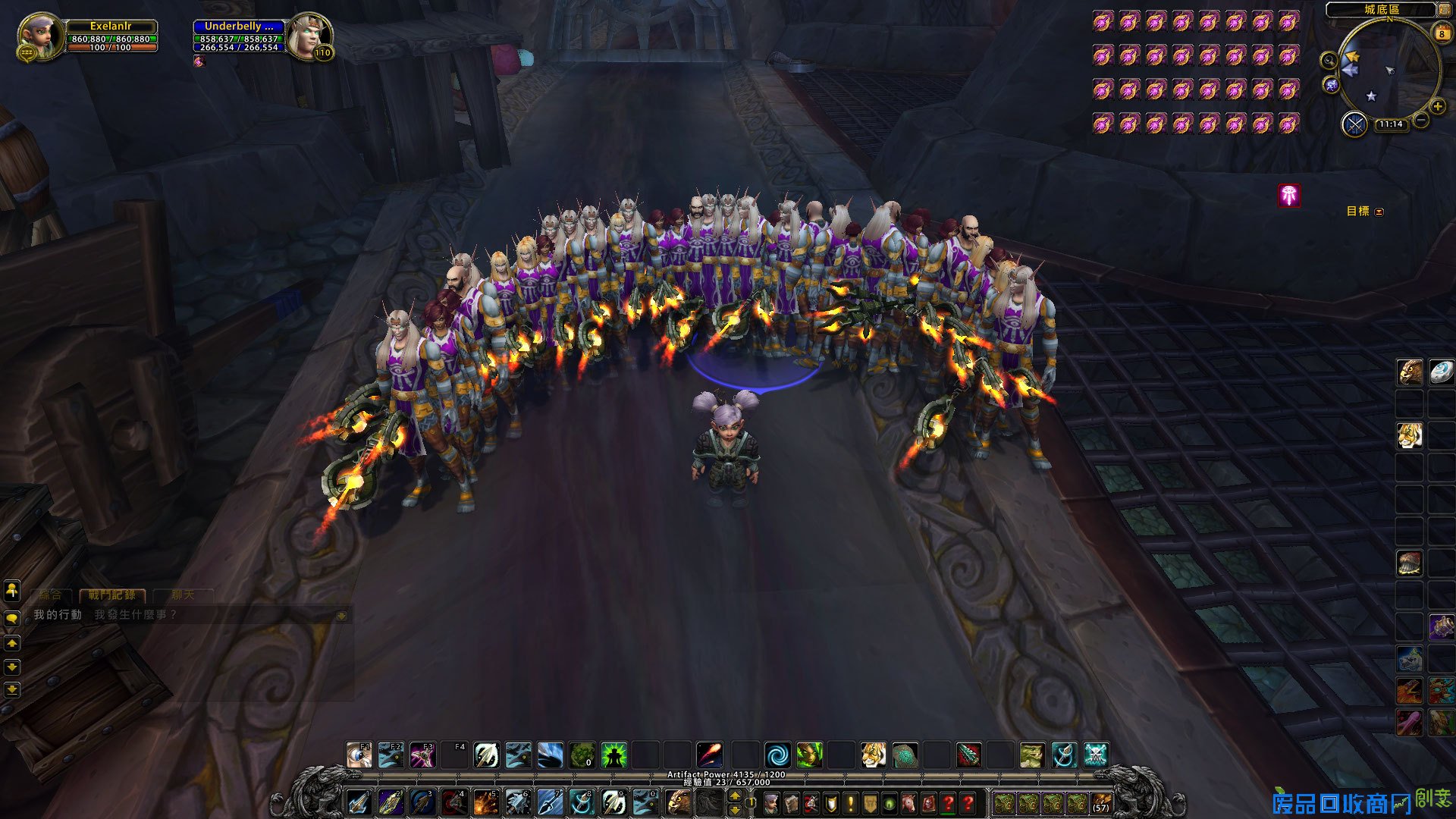
Task: Activate the blue swirl vortex ability
Action: [777, 755]
